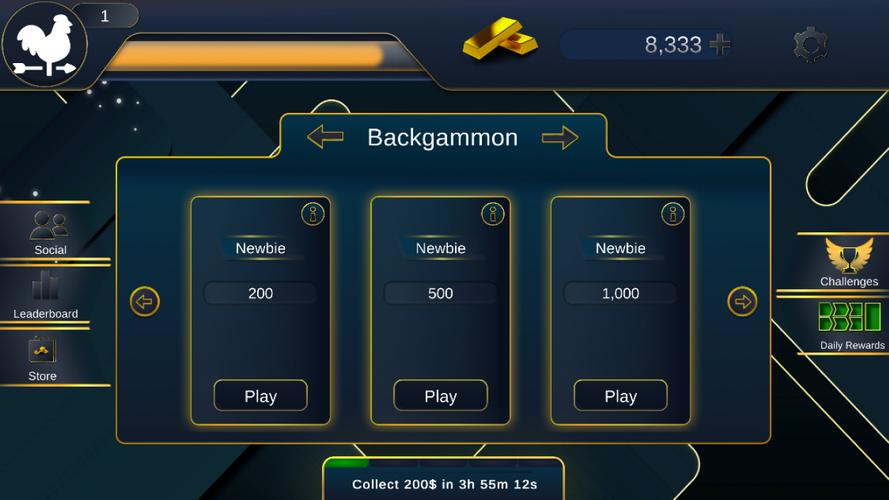Open the rooster player profile avatar

[x=45, y=45]
